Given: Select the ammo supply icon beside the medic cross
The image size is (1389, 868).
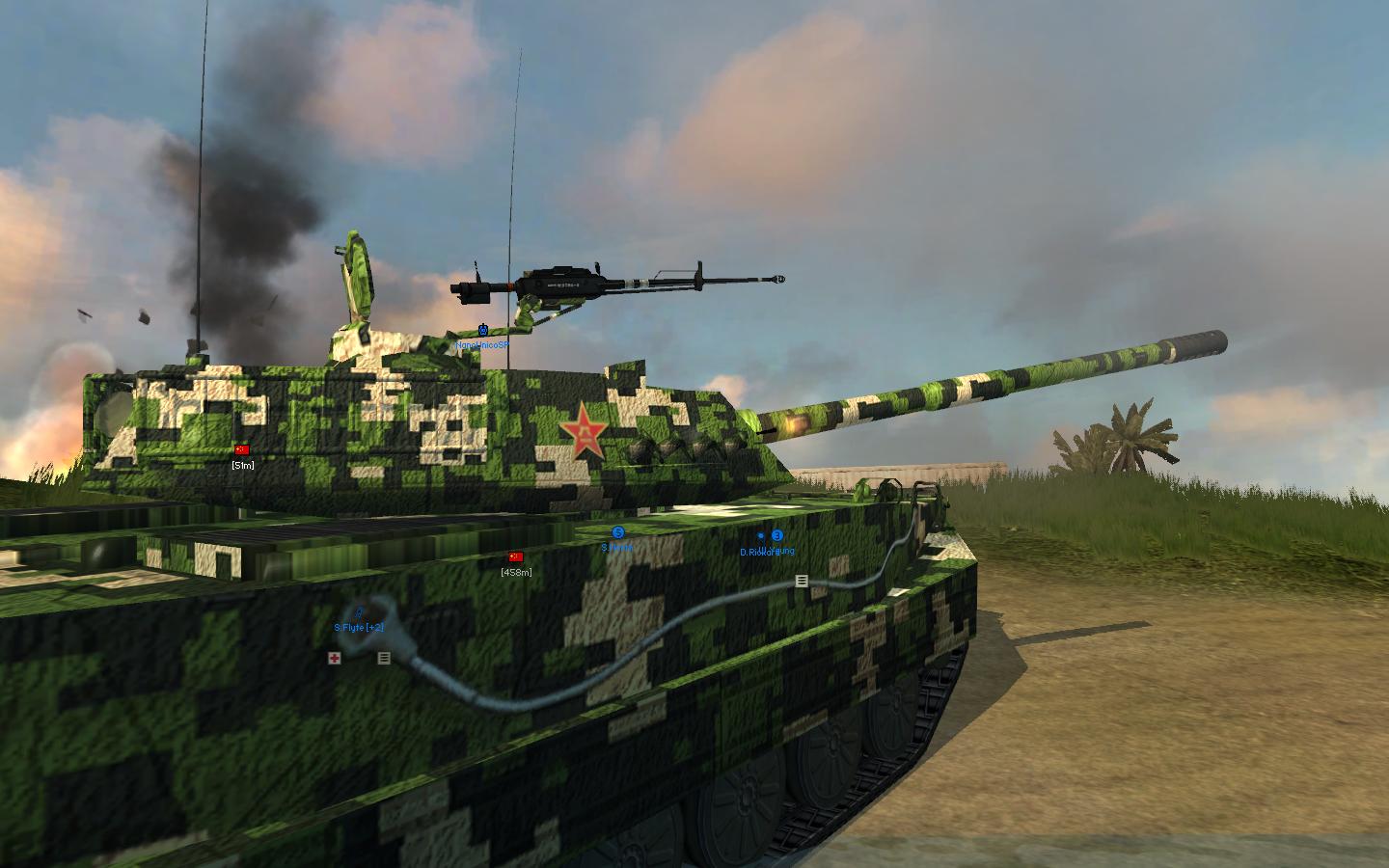Looking at the screenshot, I should pyautogui.click(x=383, y=659).
